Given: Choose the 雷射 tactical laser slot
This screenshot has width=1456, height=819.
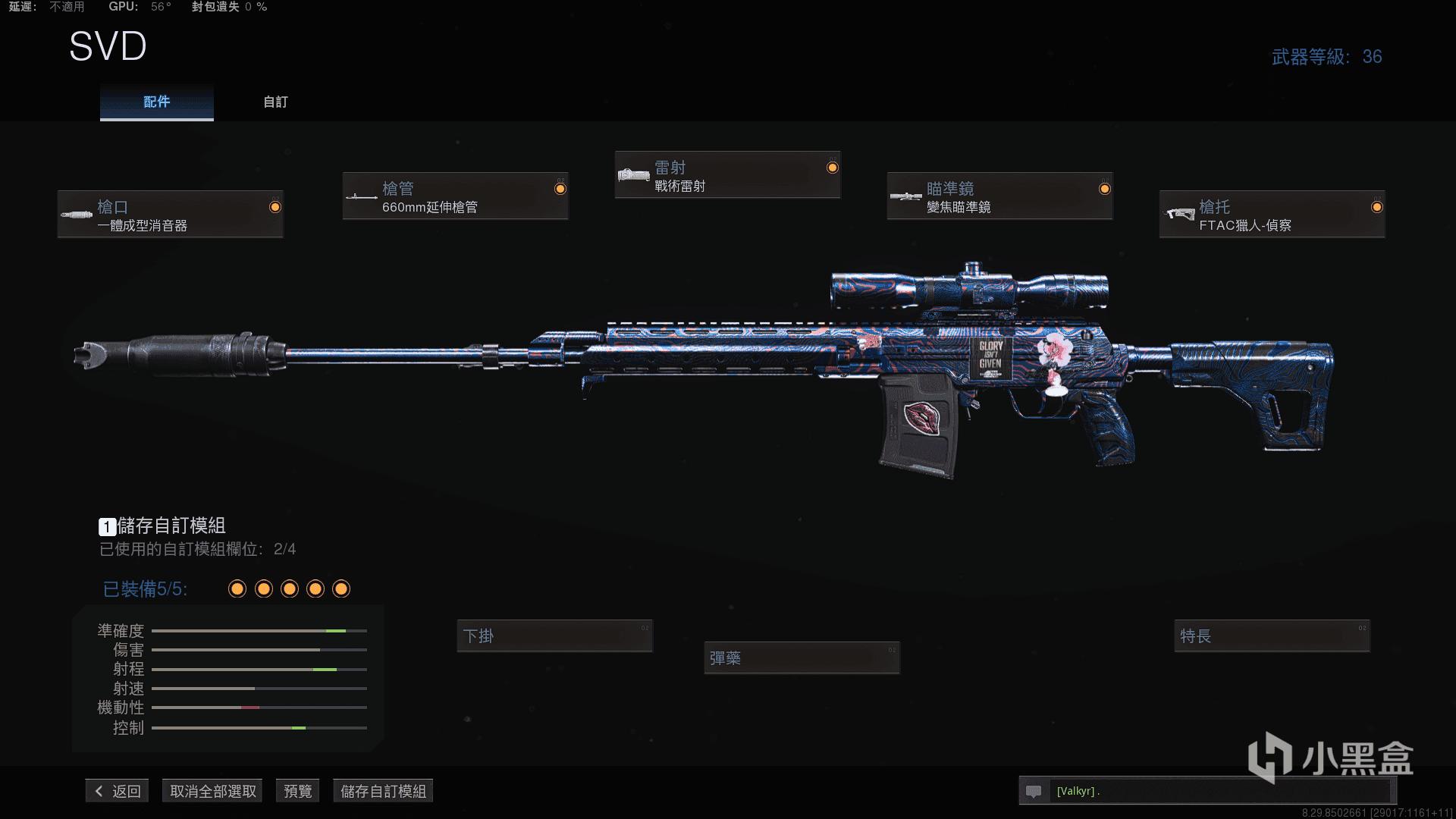Looking at the screenshot, I should click(x=727, y=175).
